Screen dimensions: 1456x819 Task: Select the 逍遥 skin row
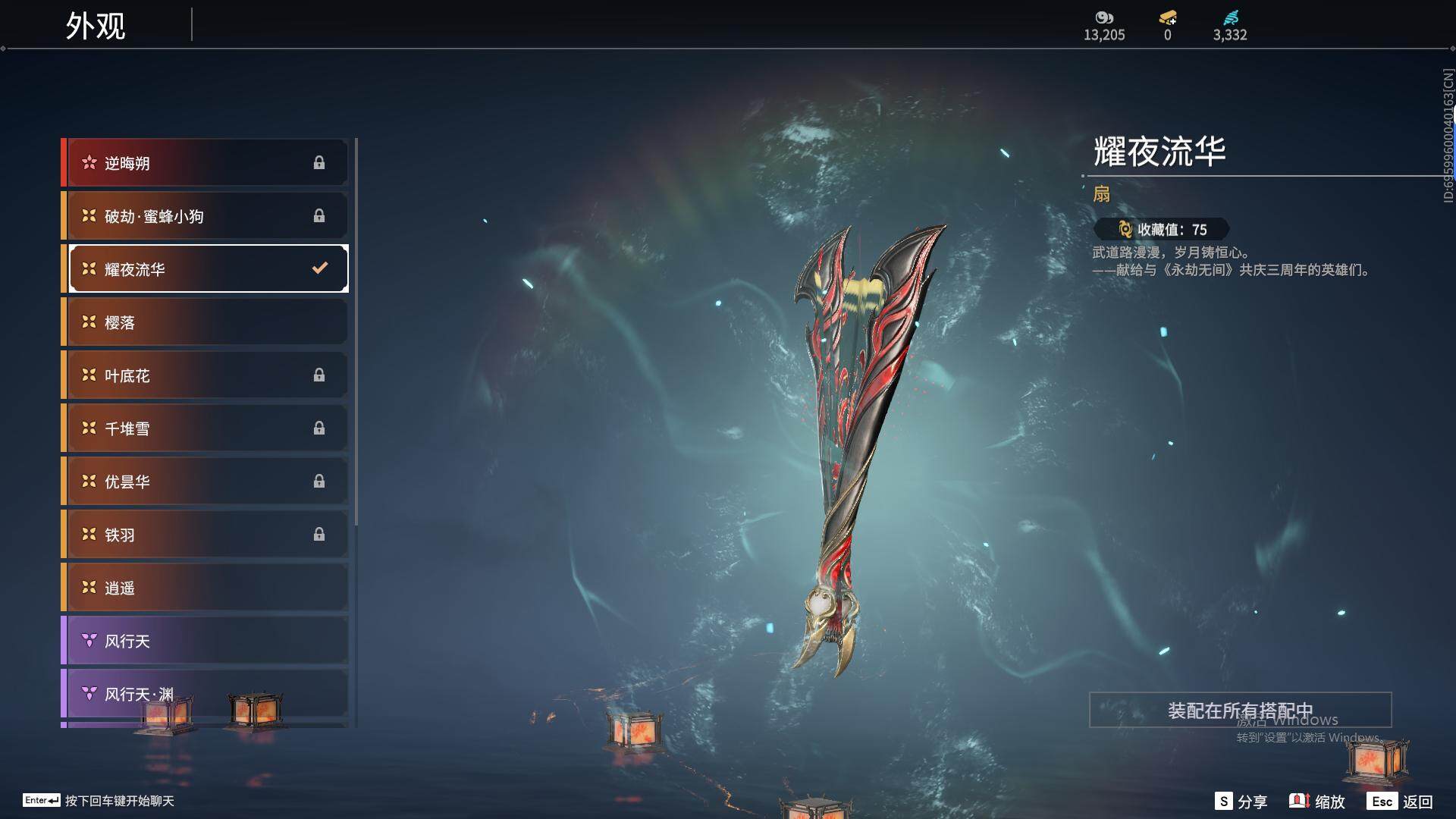coord(206,588)
